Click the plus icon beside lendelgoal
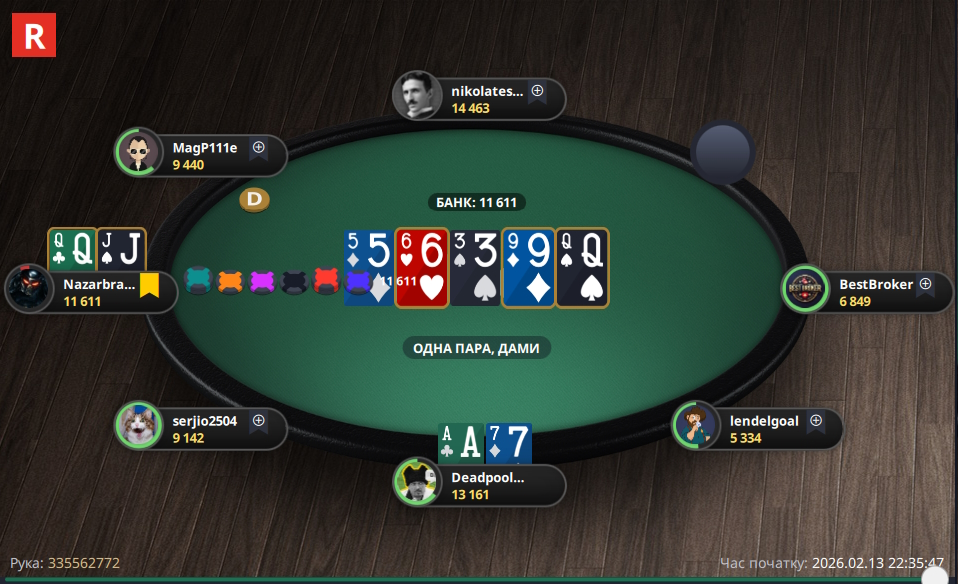This screenshot has height=584, width=958. [815, 420]
